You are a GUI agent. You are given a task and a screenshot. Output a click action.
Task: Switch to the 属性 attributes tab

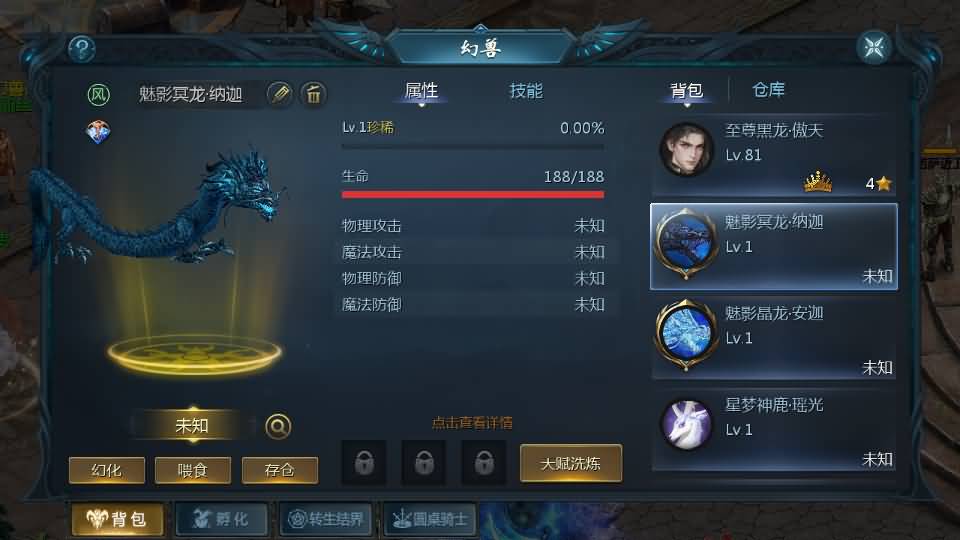tap(421, 91)
